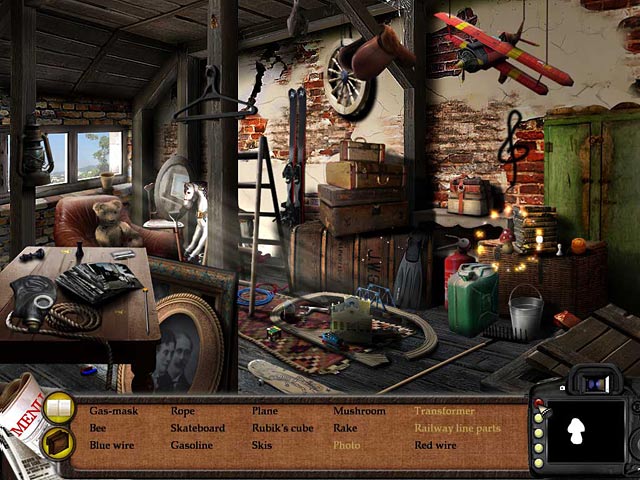Viewport: 640px width, 480px height.
Task: Choose the Red wire list entry
Action: point(435,445)
